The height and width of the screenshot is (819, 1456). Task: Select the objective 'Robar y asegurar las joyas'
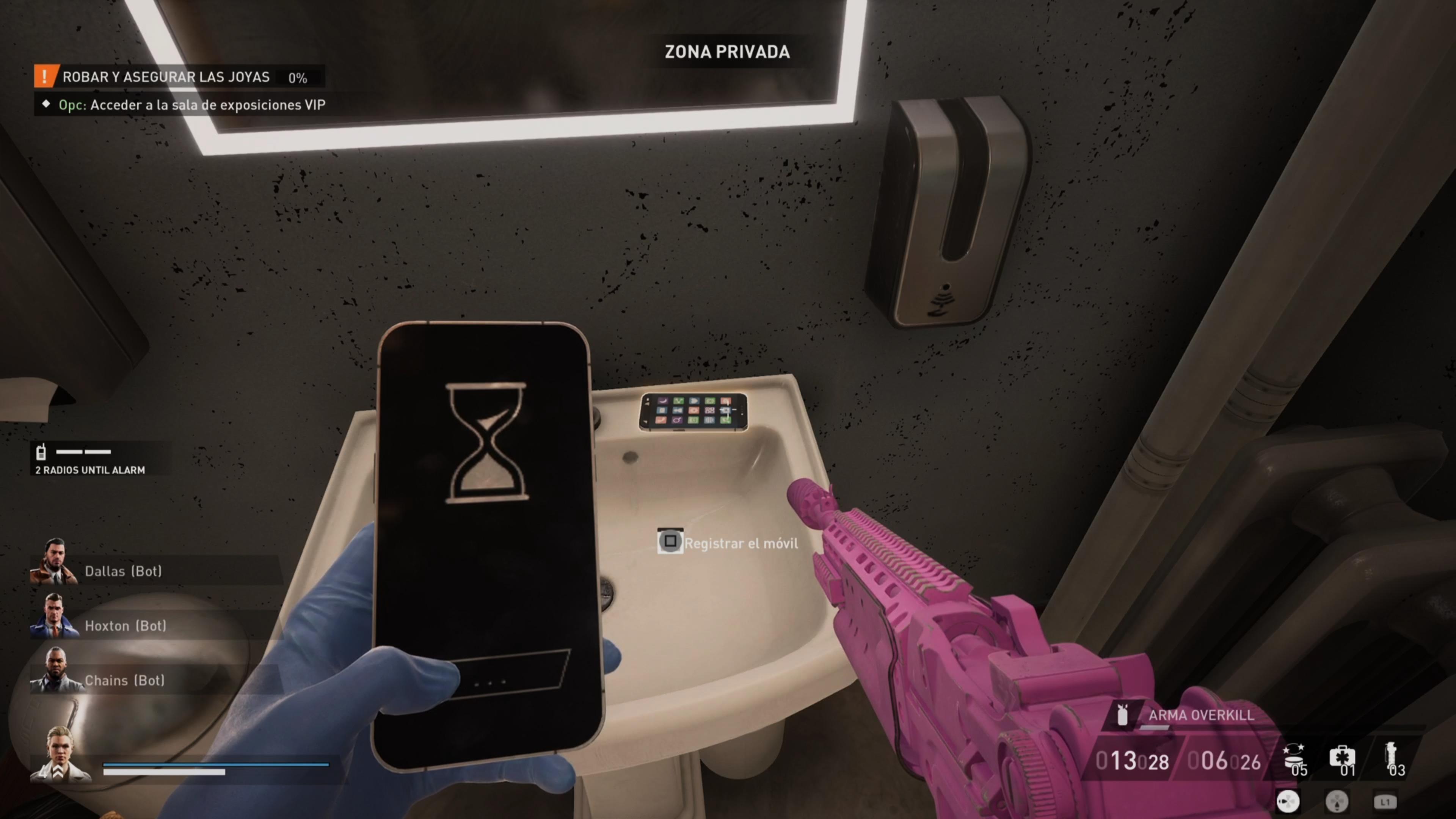point(166,77)
